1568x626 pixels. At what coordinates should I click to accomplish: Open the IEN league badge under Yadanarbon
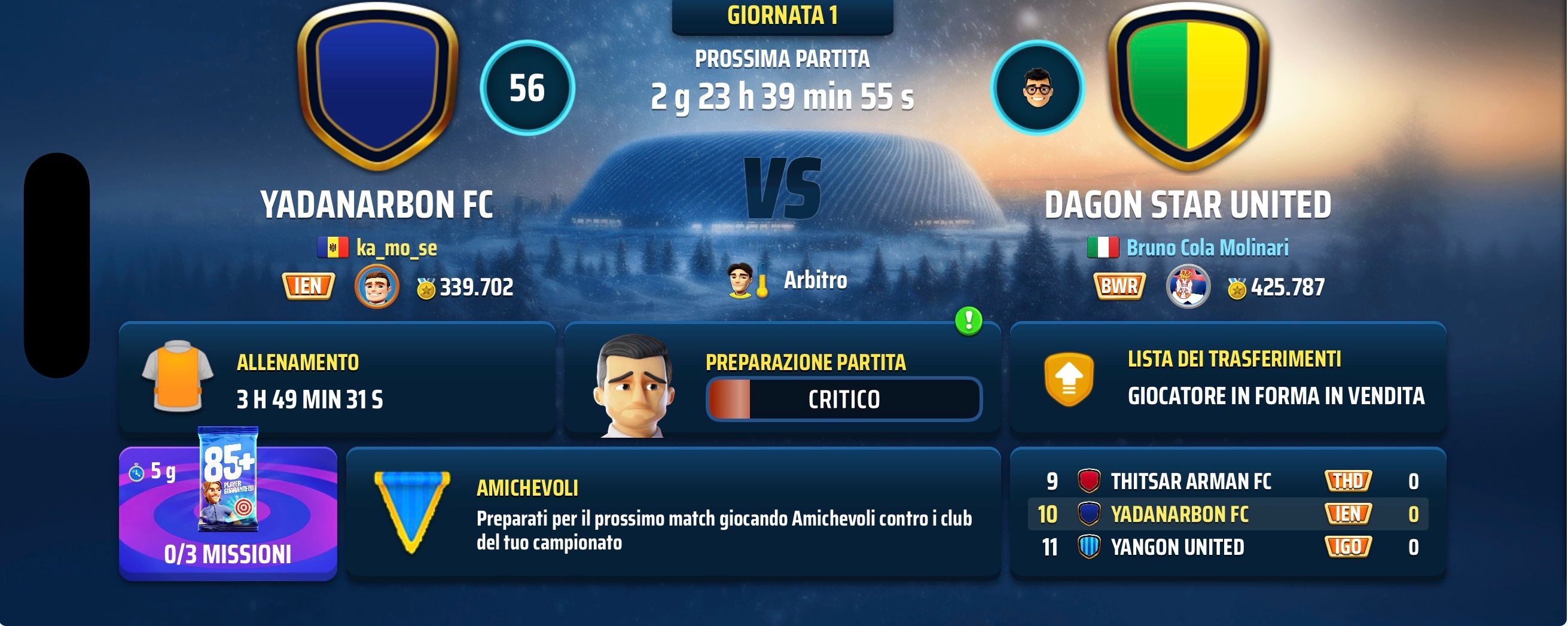pyautogui.click(x=308, y=286)
